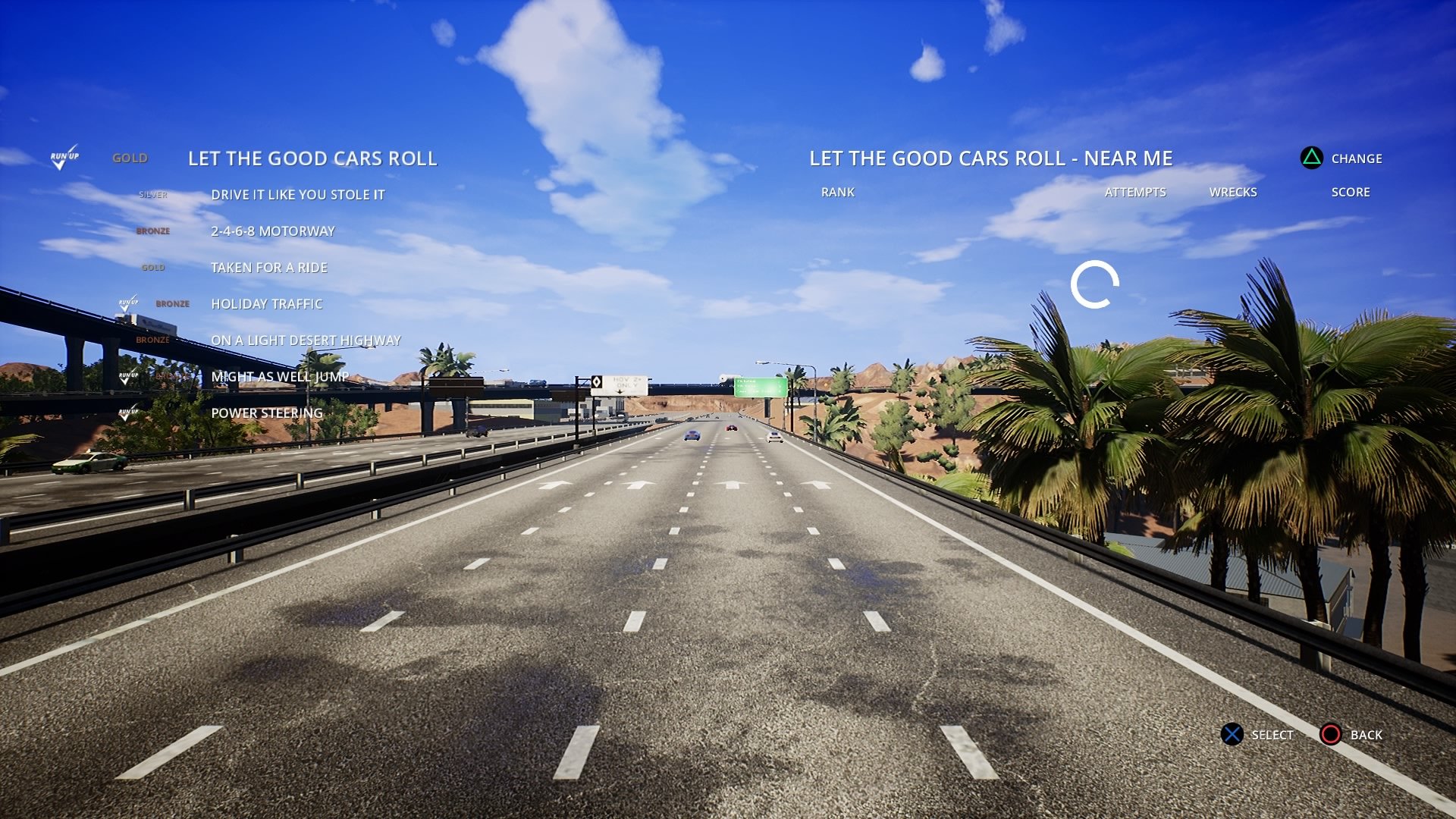
Task: Open the ATTEMPTS column sorter
Action: [x=1136, y=192]
